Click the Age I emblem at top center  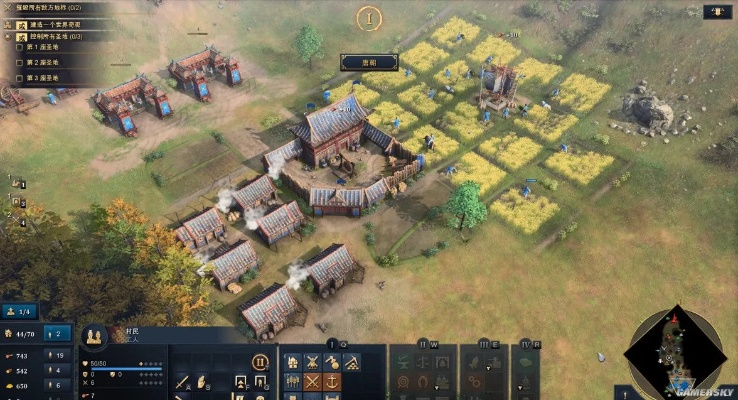[370, 18]
